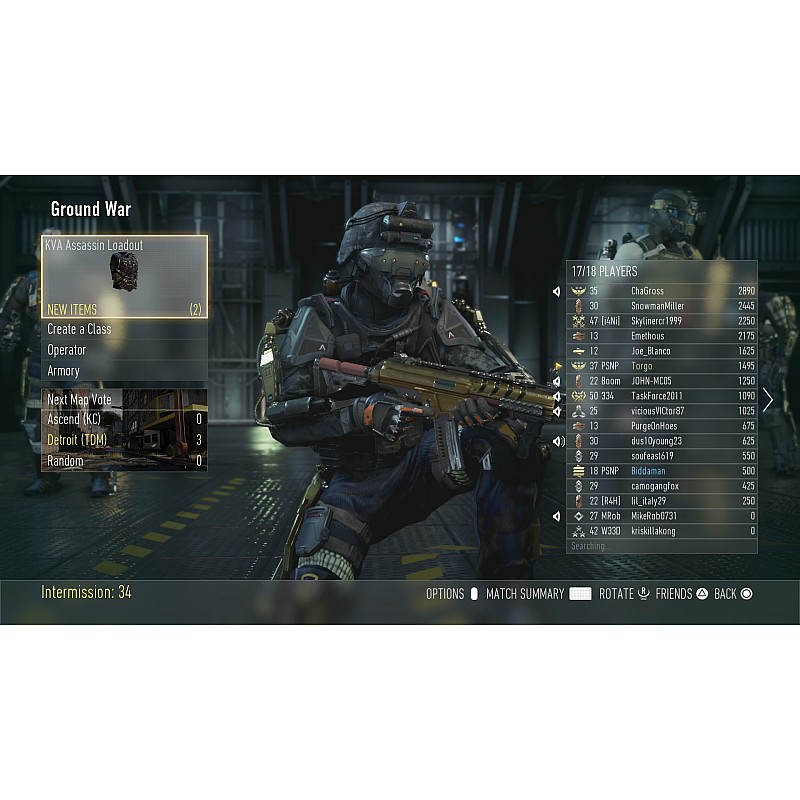Select the Operator menu entry
The width and height of the screenshot is (800, 800).
(124, 350)
